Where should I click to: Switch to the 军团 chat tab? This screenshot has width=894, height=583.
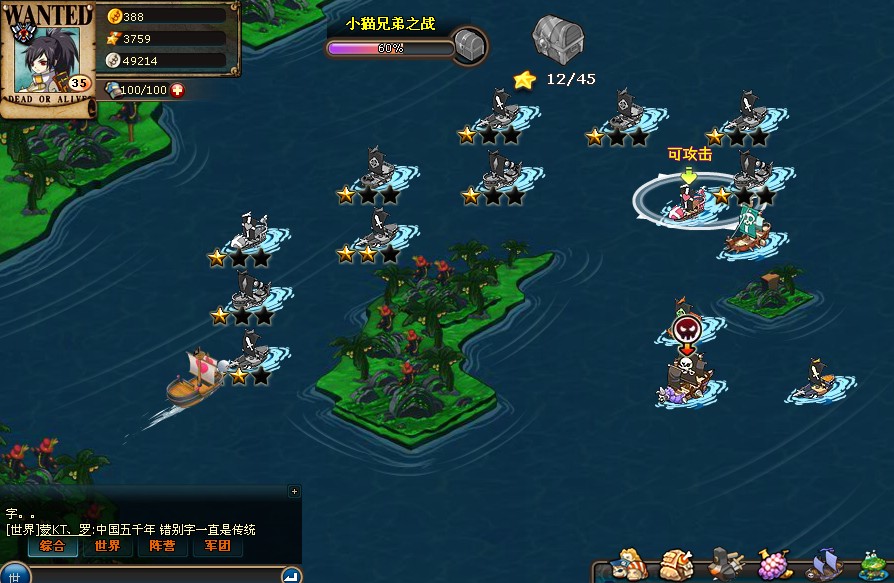click(217, 546)
